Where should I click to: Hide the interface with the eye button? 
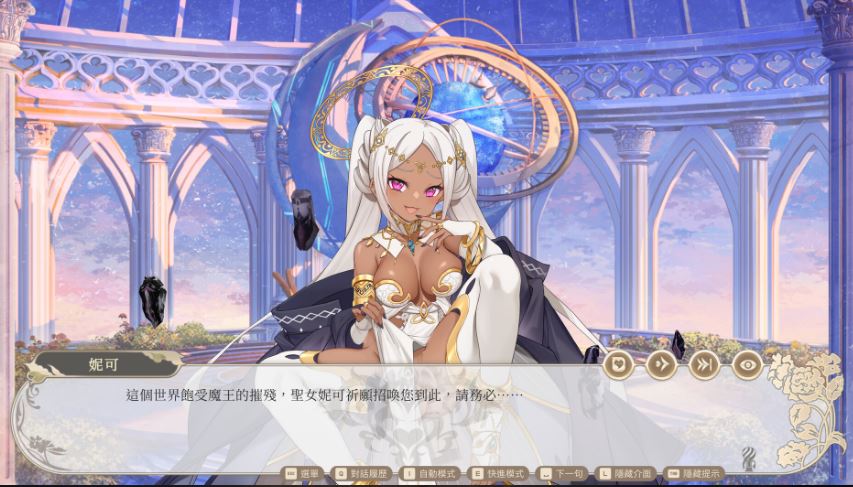click(747, 365)
